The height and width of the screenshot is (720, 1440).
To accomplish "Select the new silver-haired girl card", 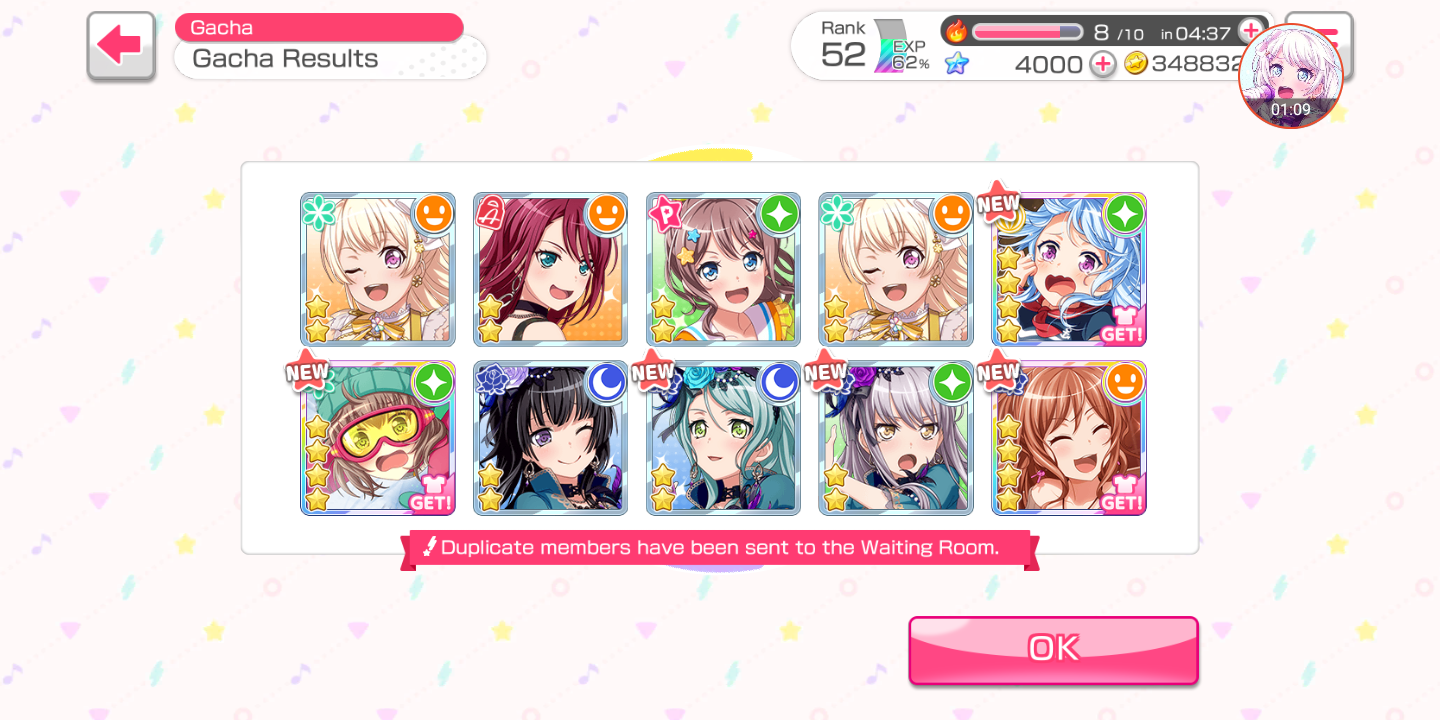I will [896, 438].
